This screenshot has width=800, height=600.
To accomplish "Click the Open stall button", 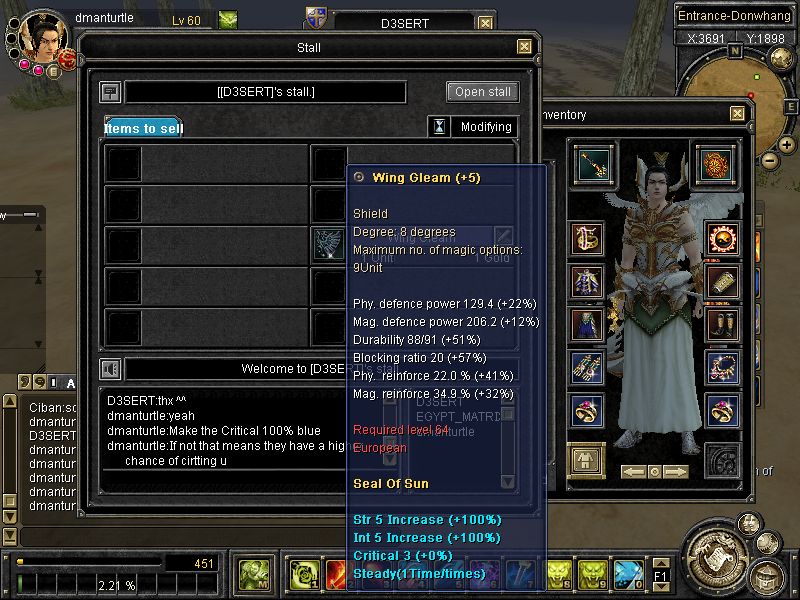I will [x=483, y=92].
